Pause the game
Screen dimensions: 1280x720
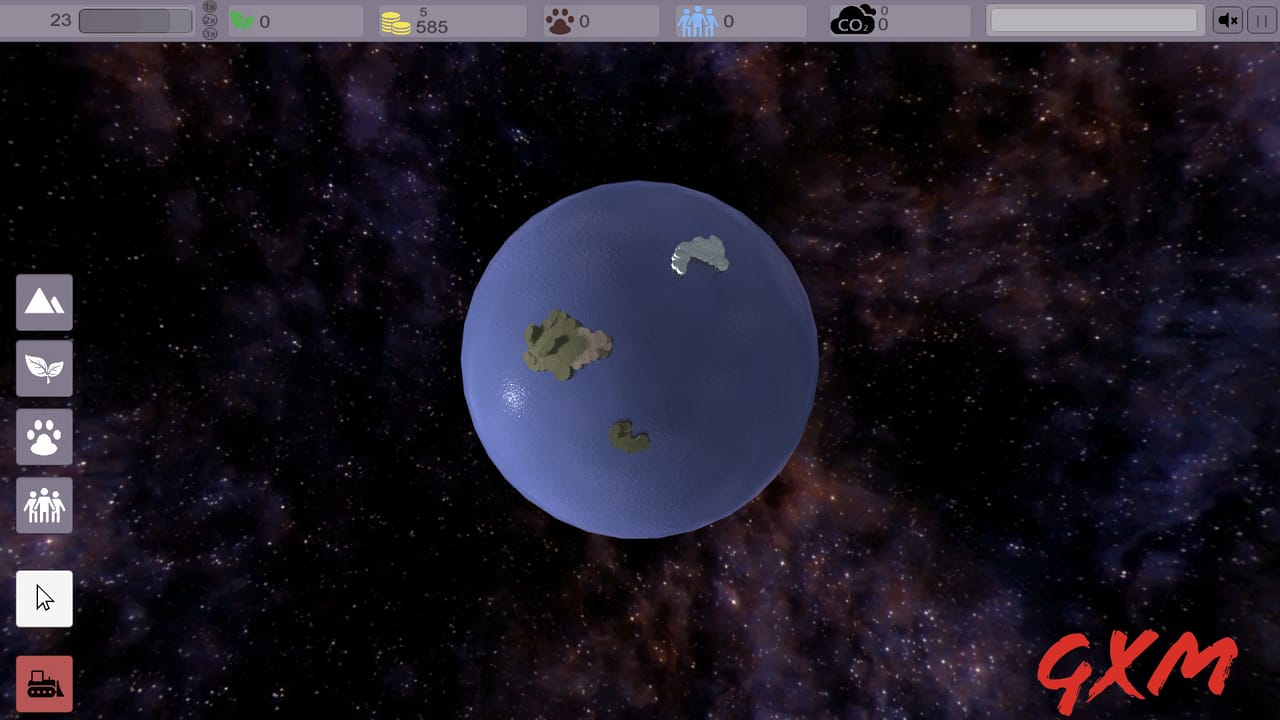pyautogui.click(x=1261, y=20)
